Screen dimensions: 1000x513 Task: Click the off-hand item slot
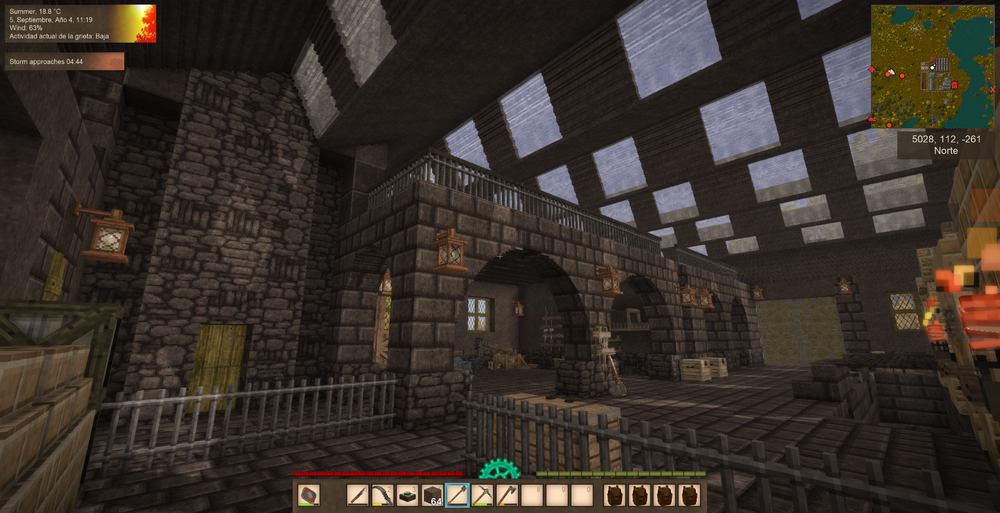point(310,495)
